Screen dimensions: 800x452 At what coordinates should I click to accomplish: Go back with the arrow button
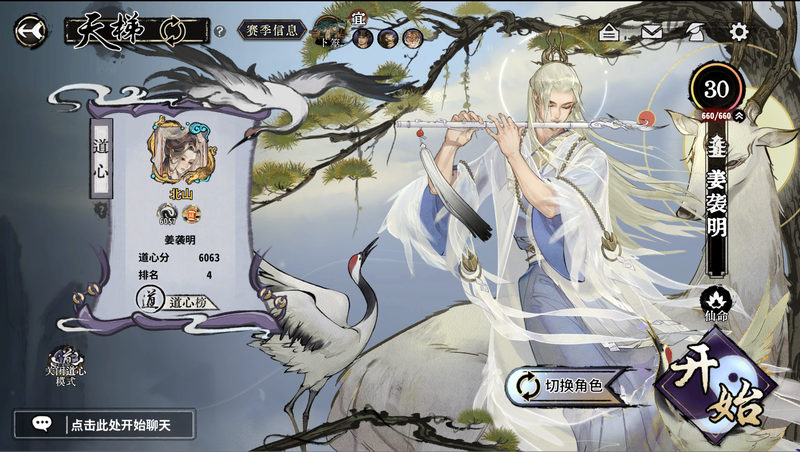tap(30, 31)
